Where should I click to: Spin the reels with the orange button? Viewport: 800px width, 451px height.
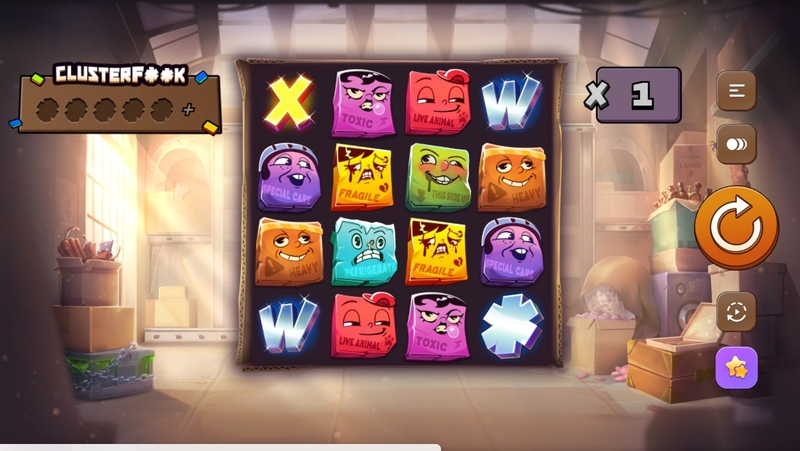(x=736, y=227)
